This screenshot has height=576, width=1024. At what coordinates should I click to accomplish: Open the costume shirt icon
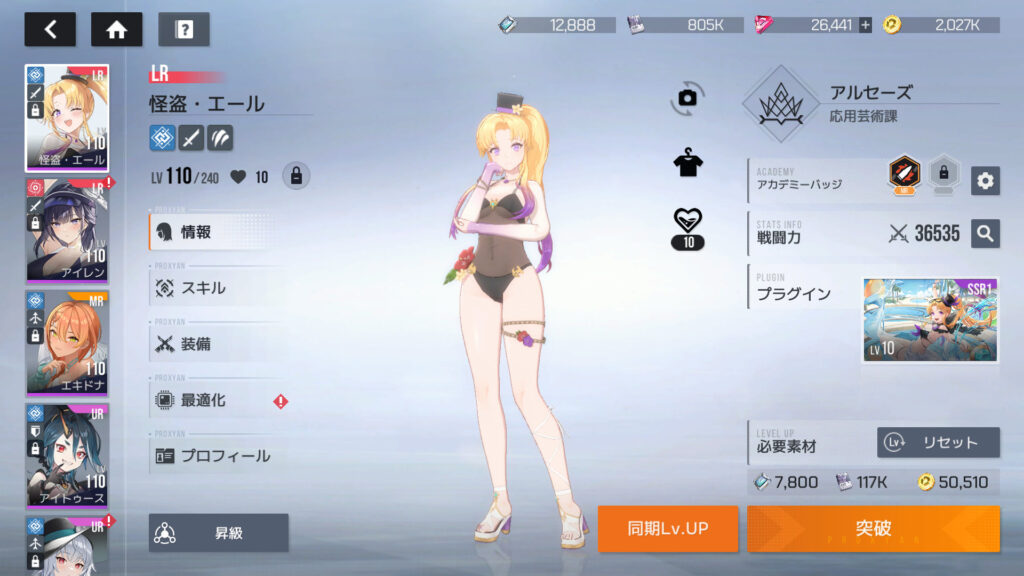(688, 164)
